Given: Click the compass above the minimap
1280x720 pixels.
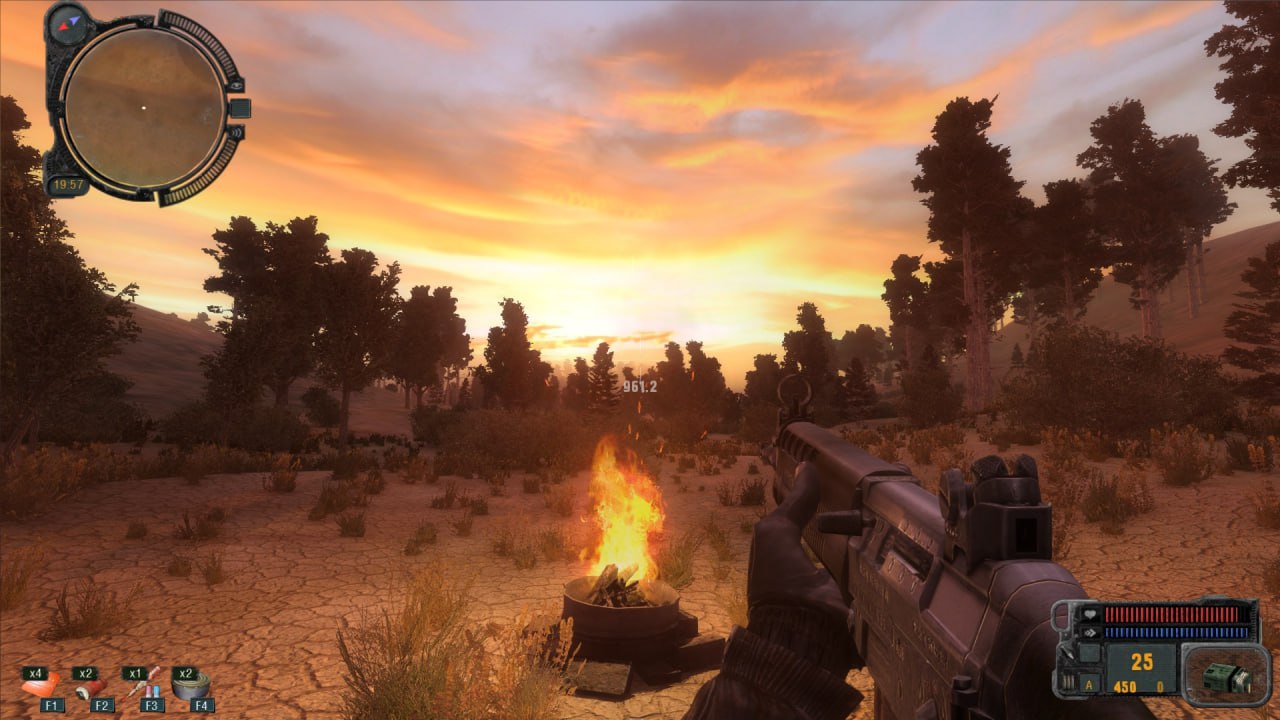Looking at the screenshot, I should (x=67, y=22).
